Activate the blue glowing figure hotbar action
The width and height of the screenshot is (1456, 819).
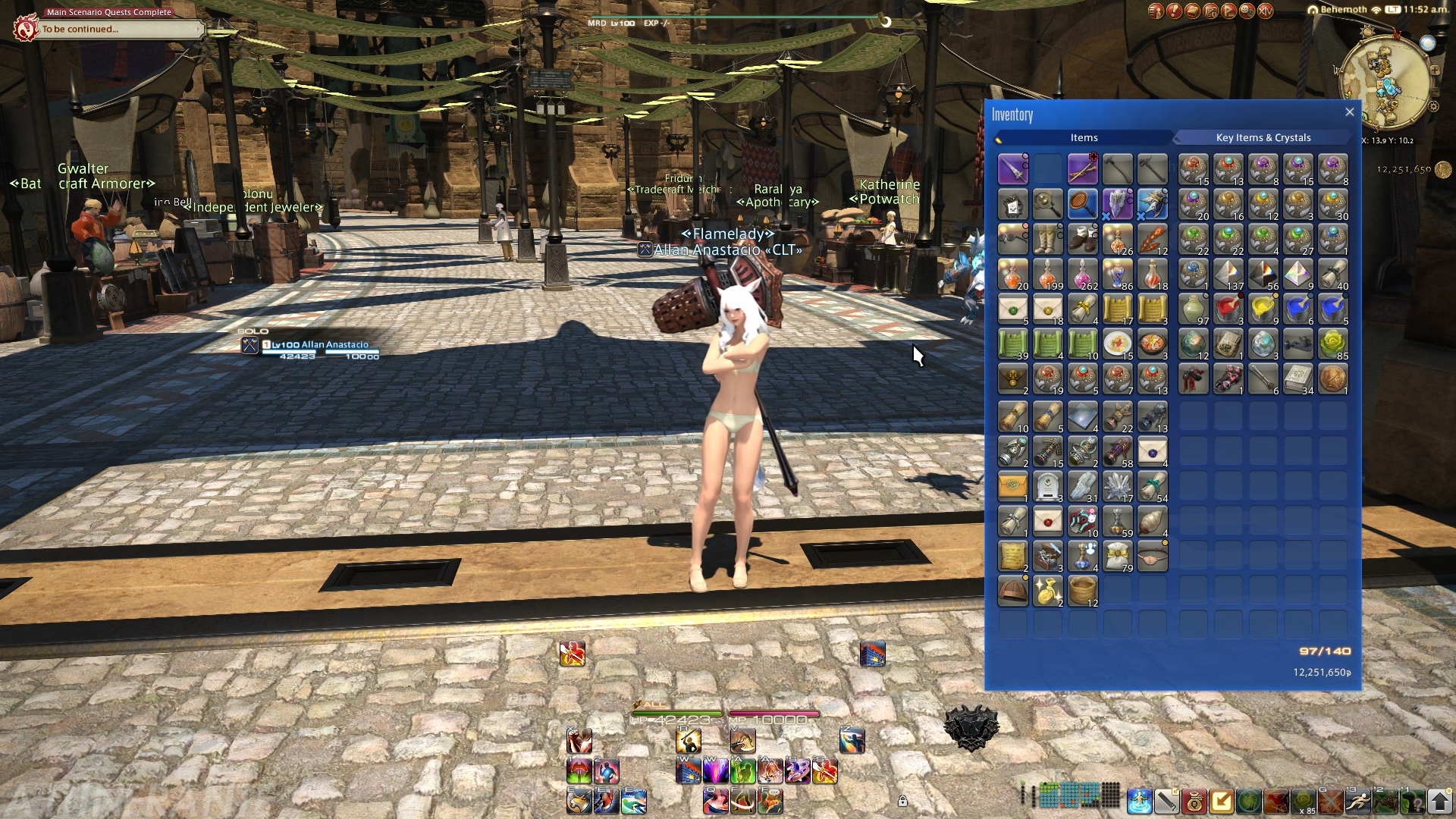coord(1139,800)
